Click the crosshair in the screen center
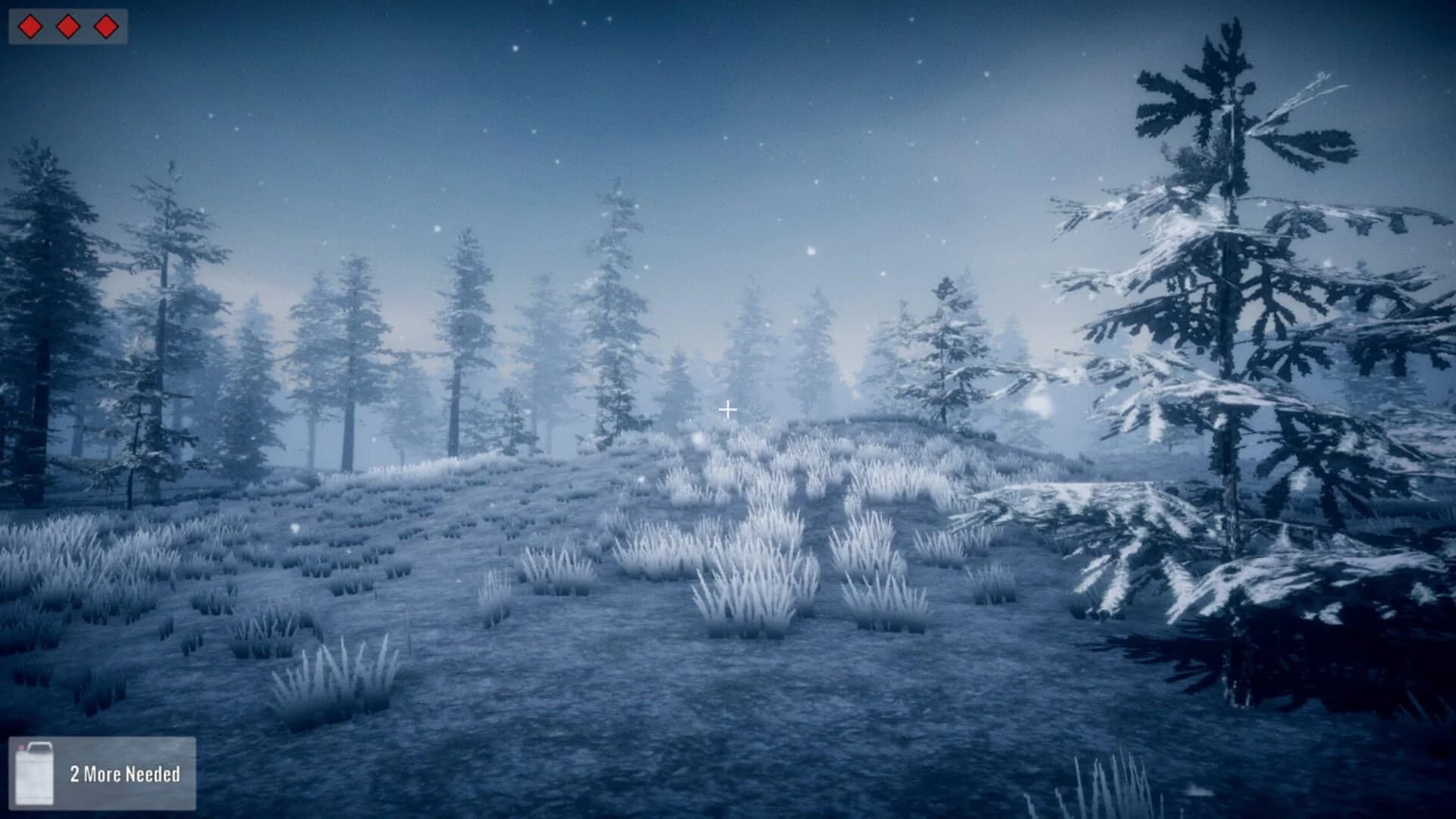This screenshot has width=1456, height=819. 729,409
